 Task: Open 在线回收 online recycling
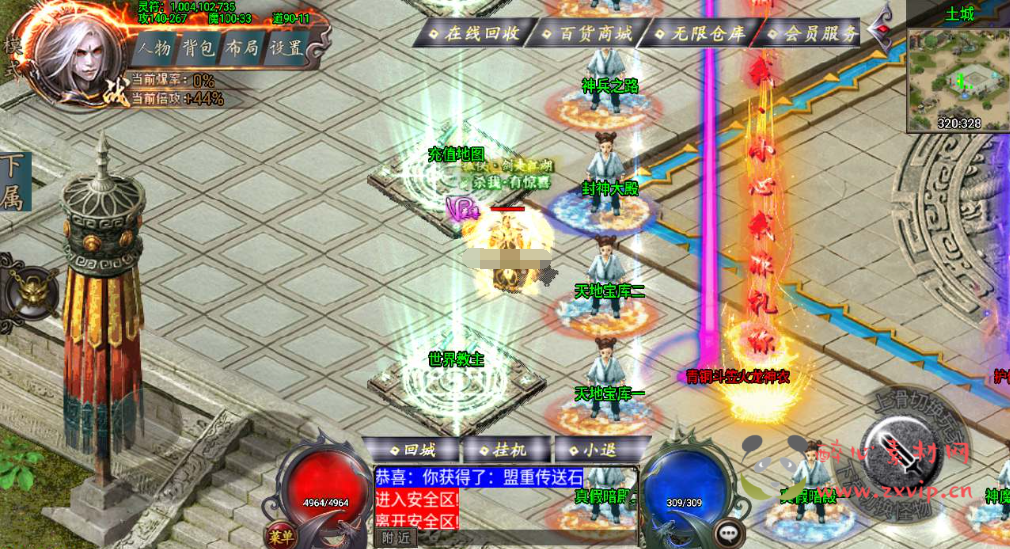[478, 33]
